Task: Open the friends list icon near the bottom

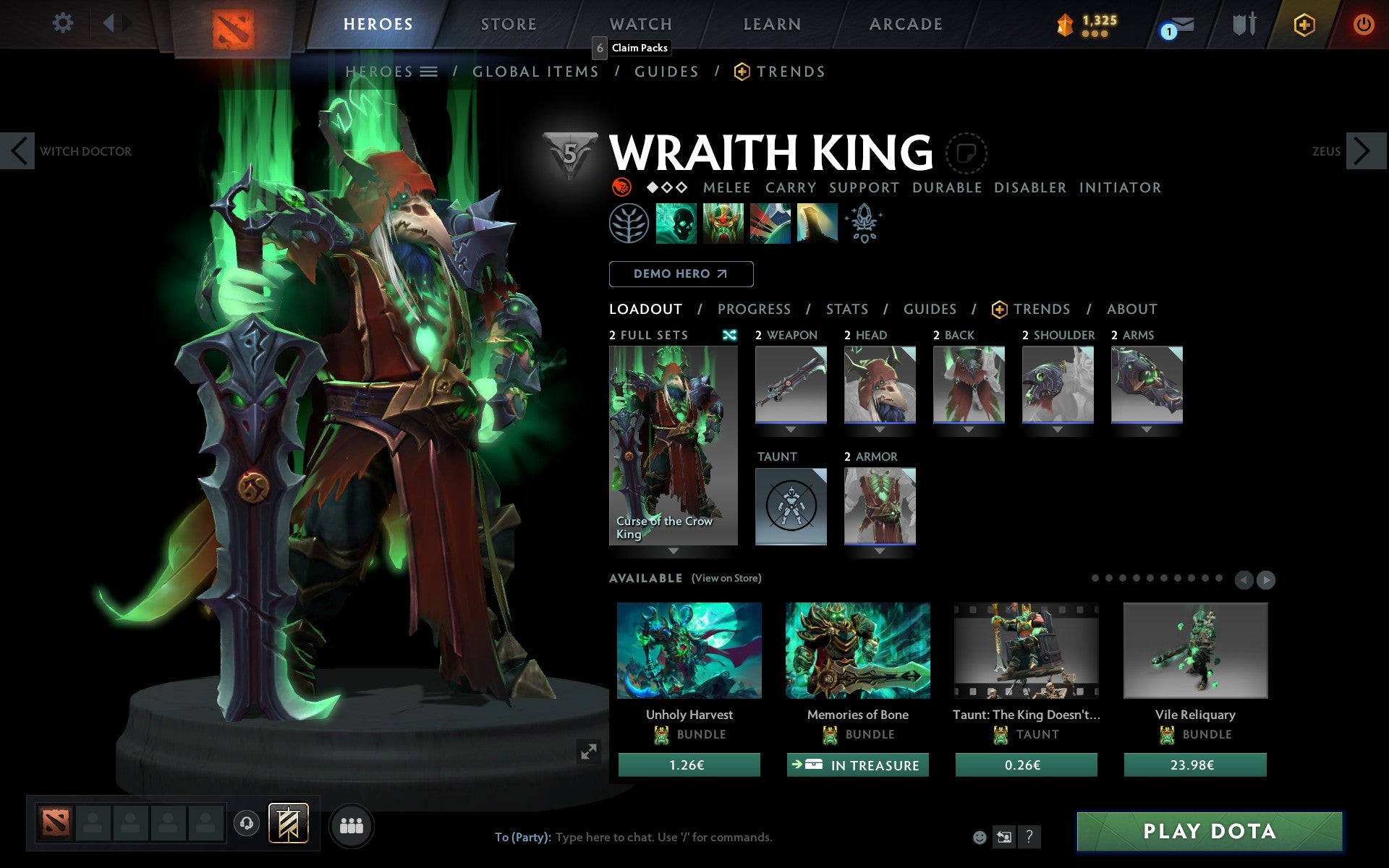Action: click(352, 823)
